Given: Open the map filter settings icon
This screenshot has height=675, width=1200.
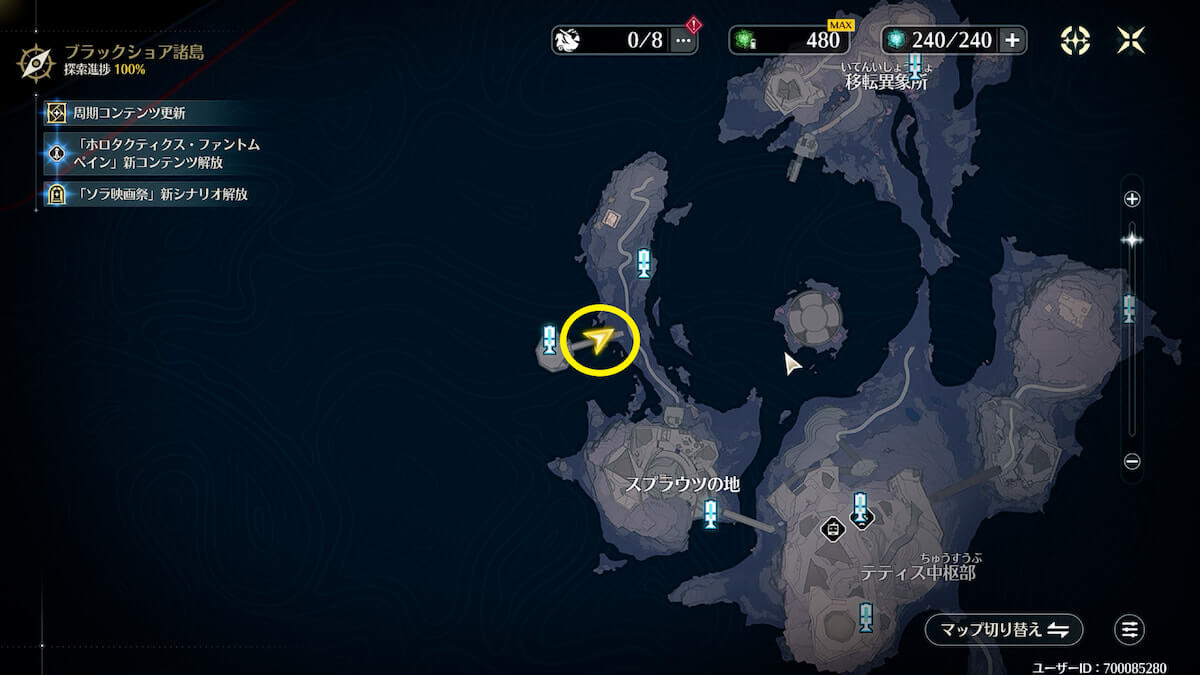Looking at the screenshot, I should point(1130,629).
